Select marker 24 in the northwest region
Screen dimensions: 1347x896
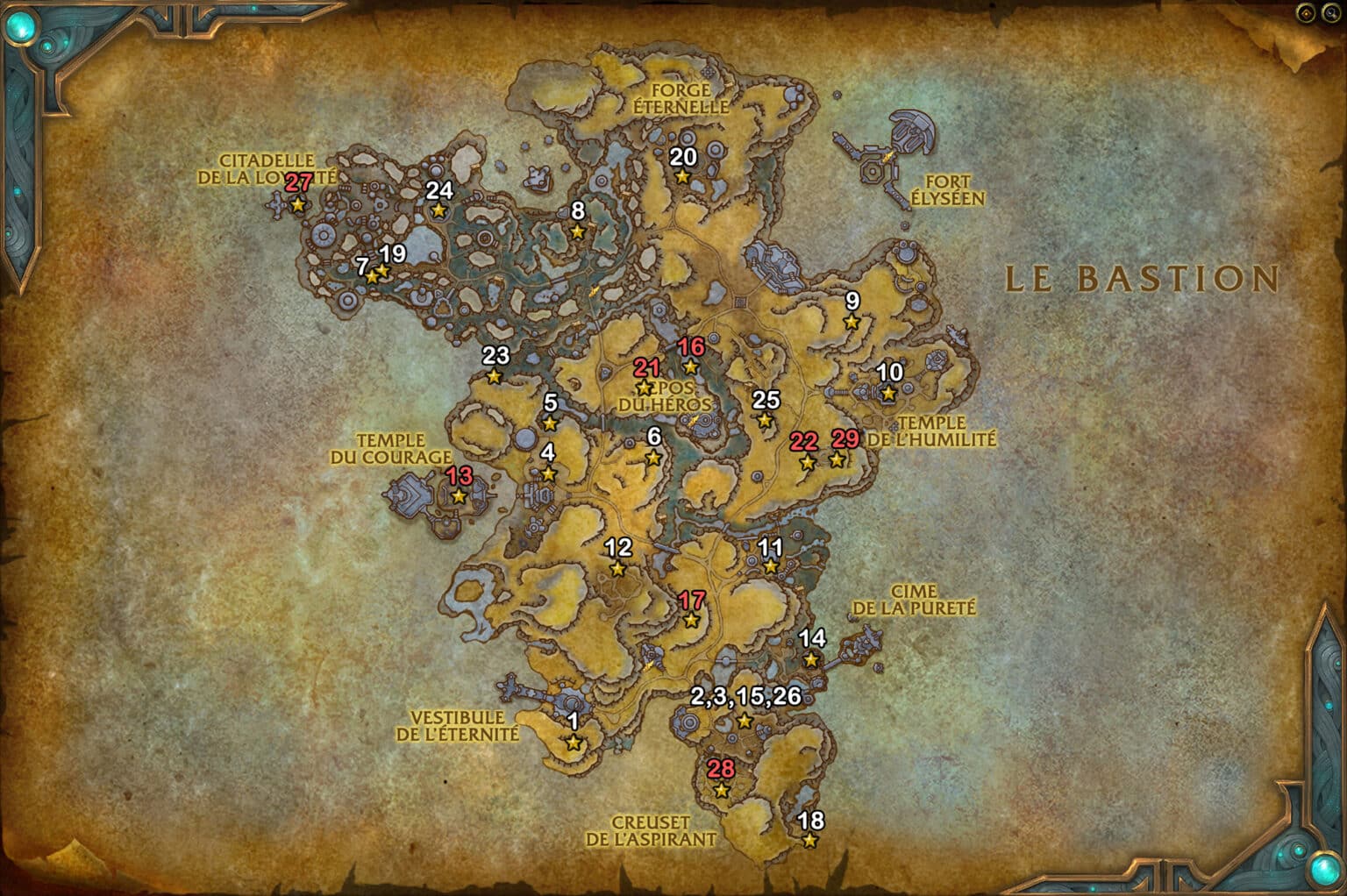(439, 210)
